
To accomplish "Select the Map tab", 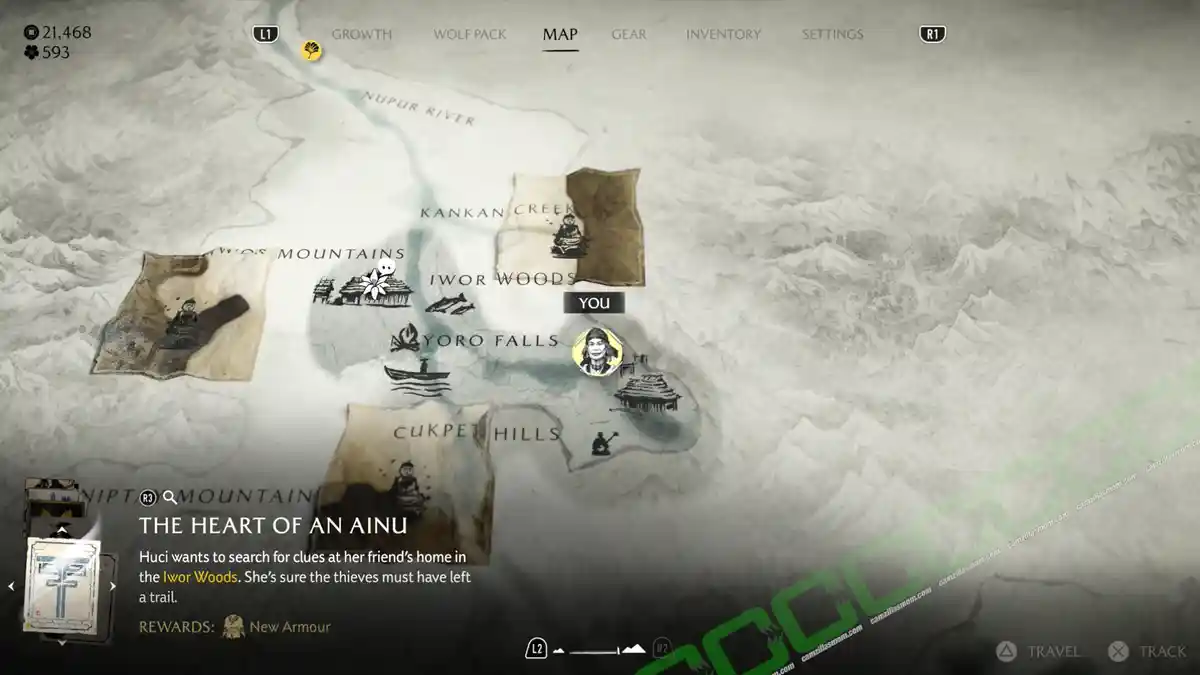I will 560,34.
